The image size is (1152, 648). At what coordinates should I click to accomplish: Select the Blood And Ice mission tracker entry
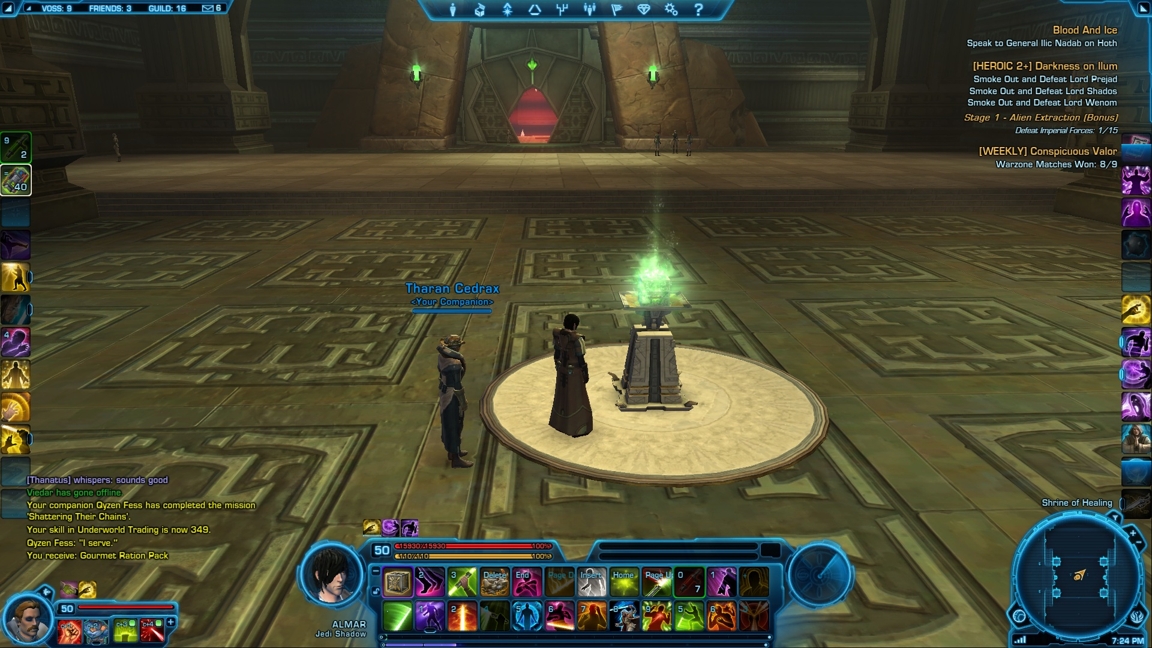[1084, 31]
